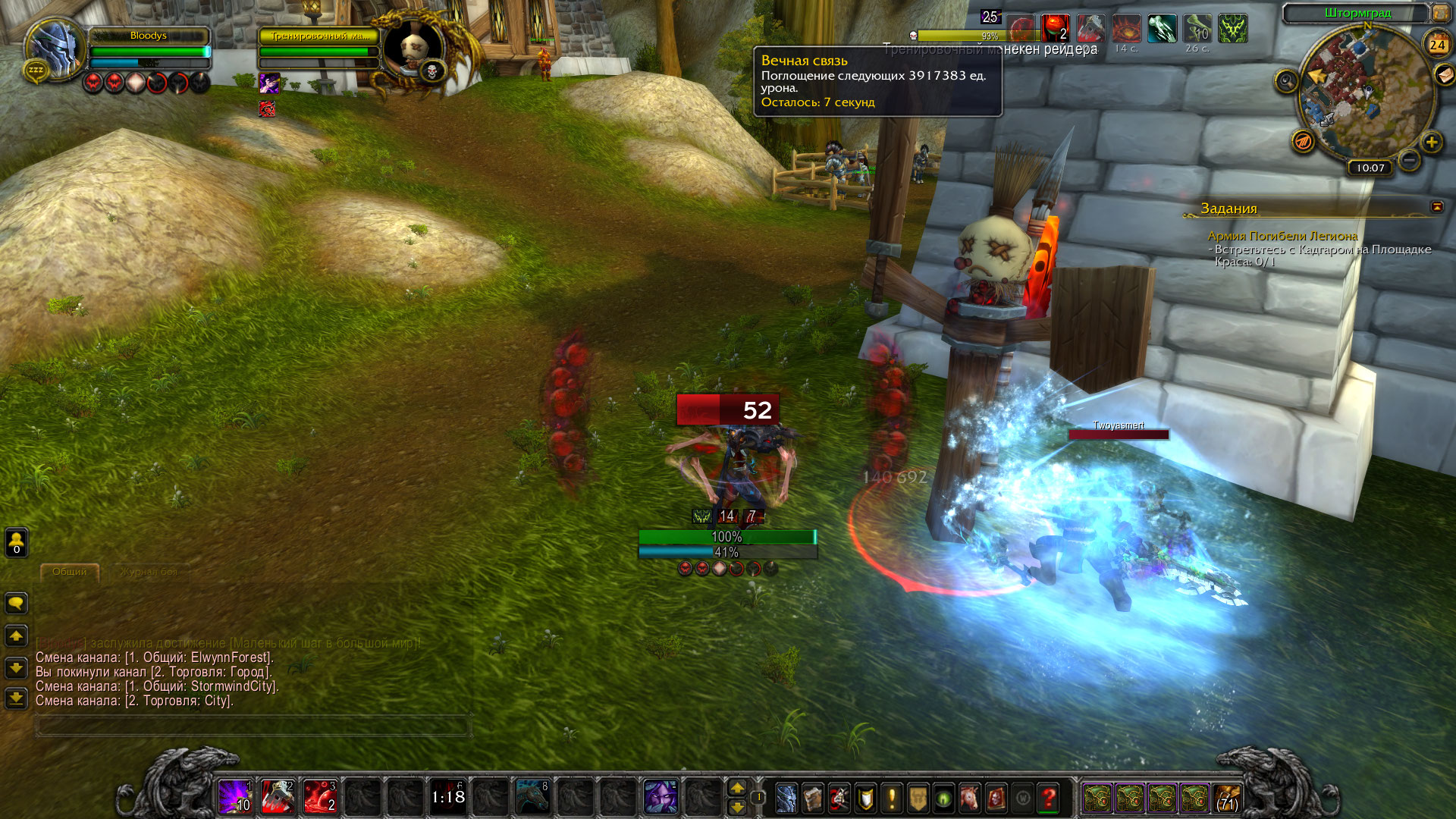The height and width of the screenshot is (819, 1456).
Task: Activate the purple ability in action slot 1
Action: [235, 796]
